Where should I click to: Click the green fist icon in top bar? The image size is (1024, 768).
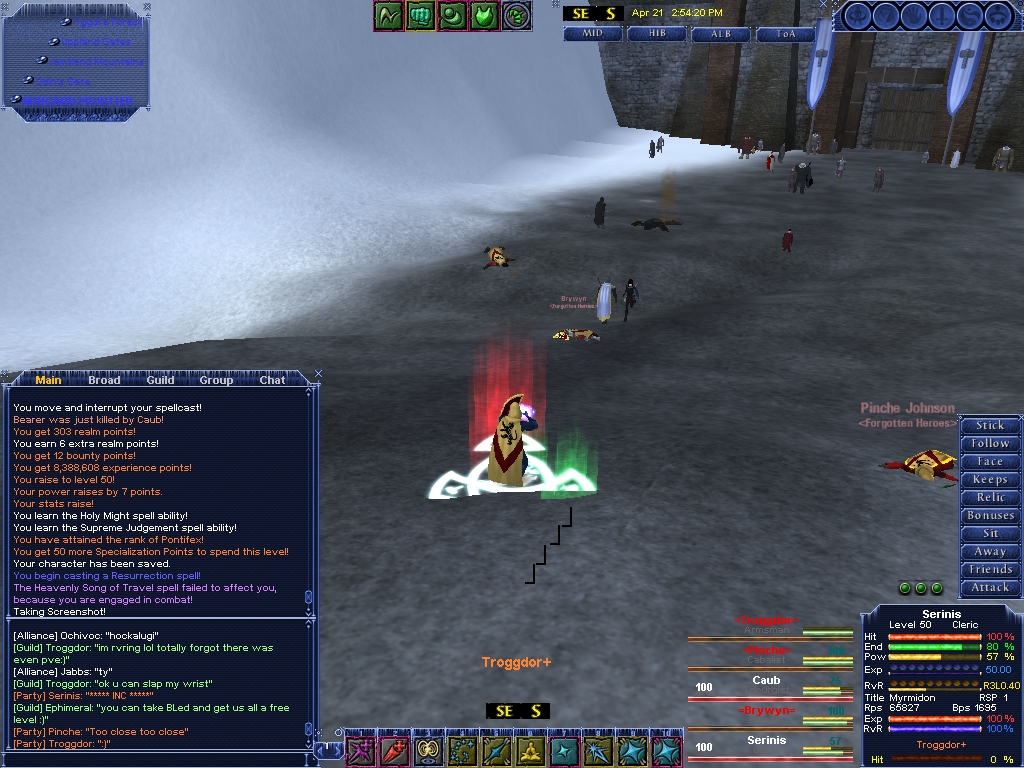(x=421, y=15)
